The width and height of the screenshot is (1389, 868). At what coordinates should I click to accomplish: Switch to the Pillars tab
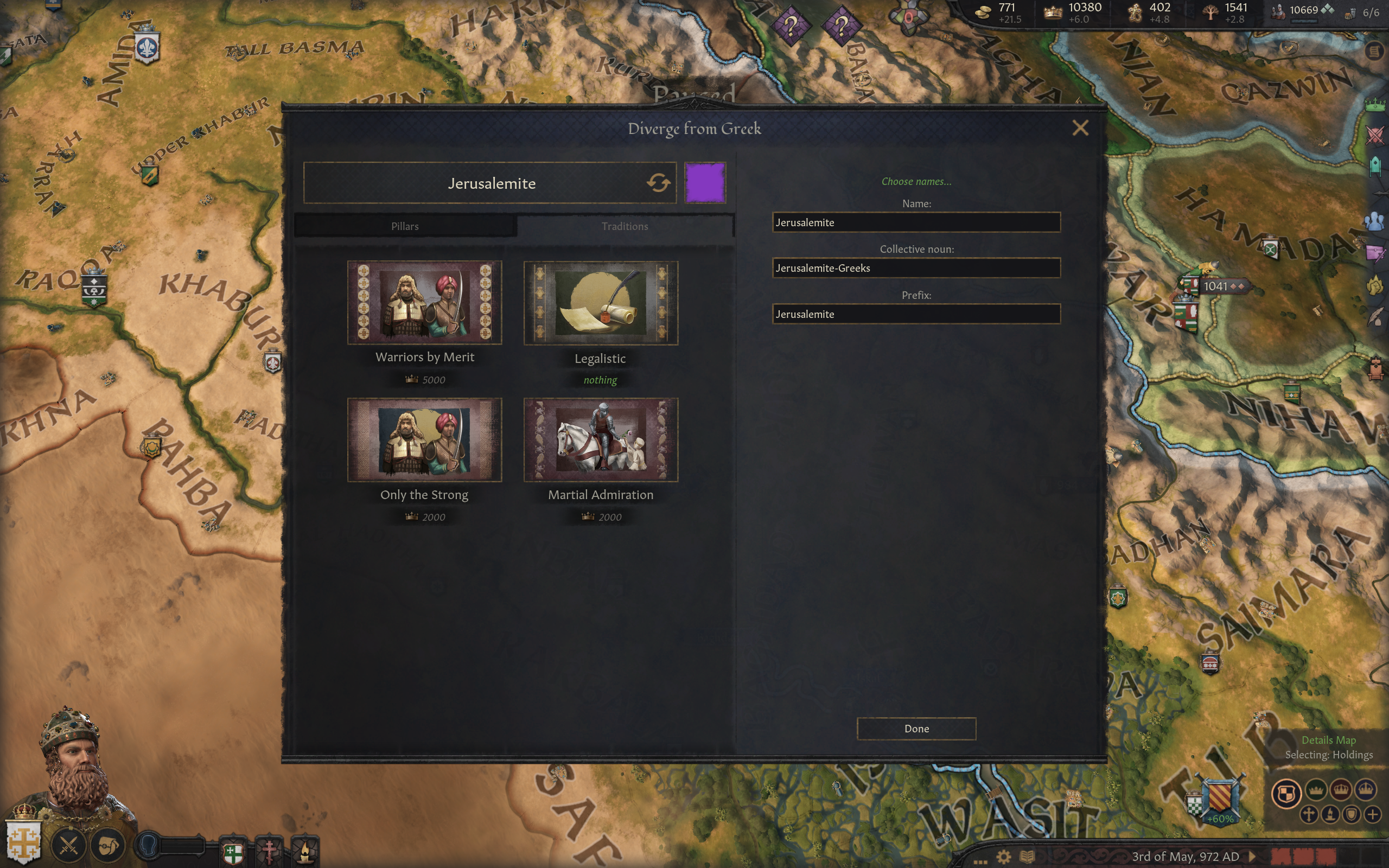tap(405, 226)
